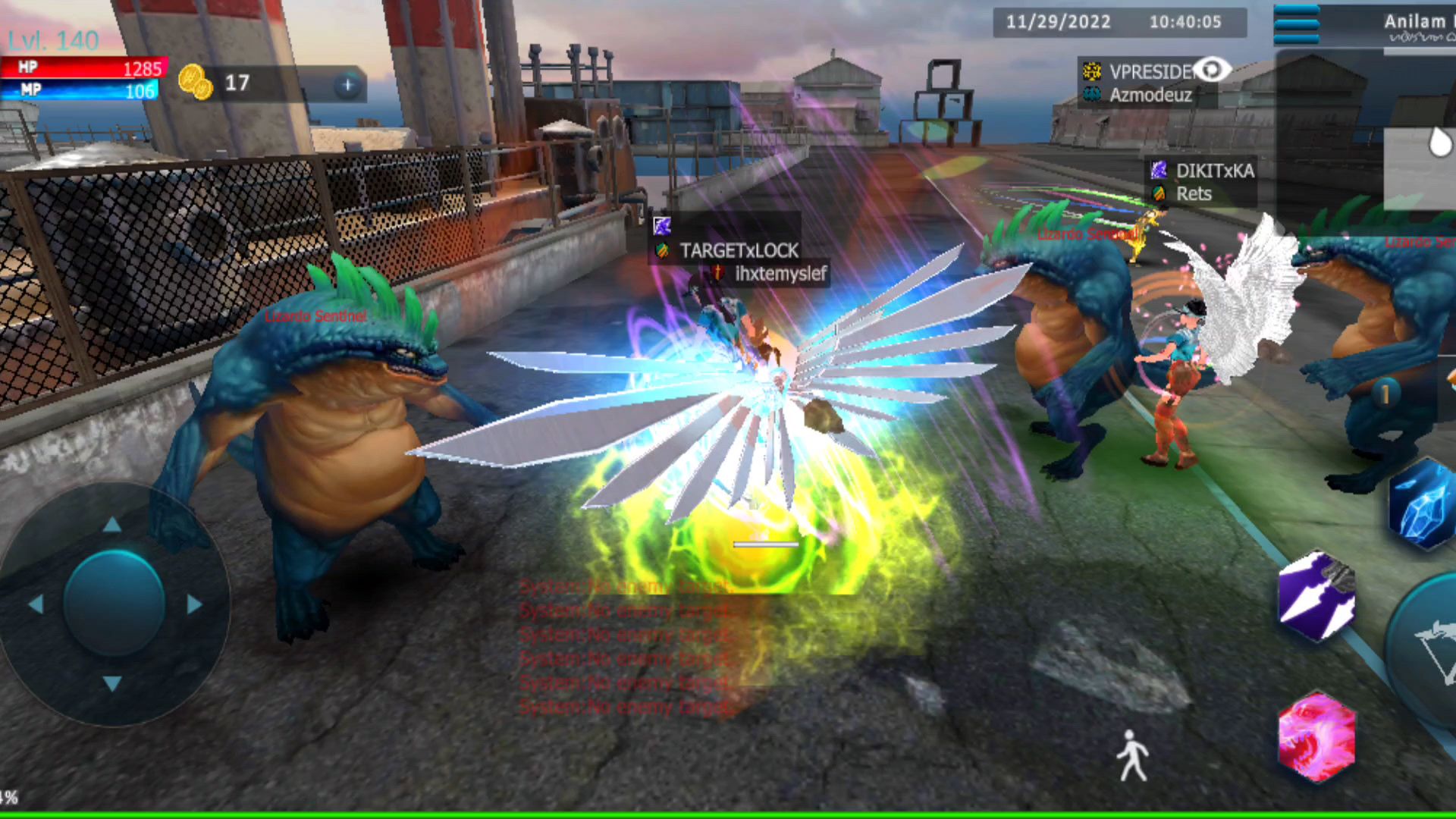The height and width of the screenshot is (819, 1456).
Task: Click the gold coin icon
Action: 195,82
